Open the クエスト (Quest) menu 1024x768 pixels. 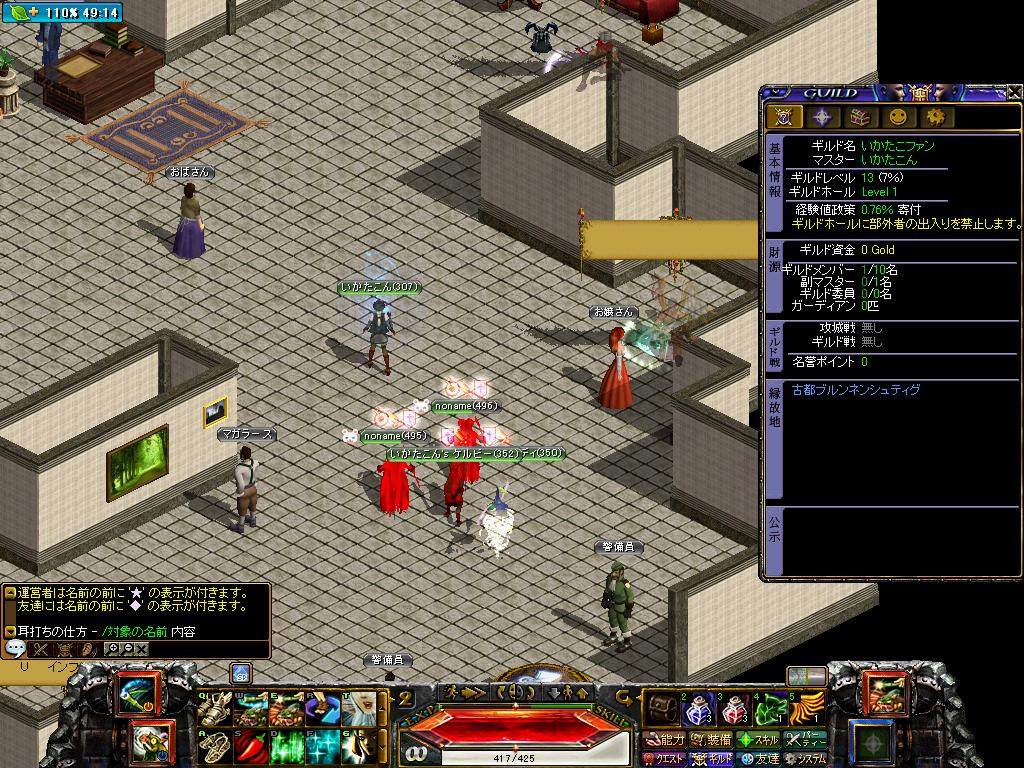pos(663,759)
